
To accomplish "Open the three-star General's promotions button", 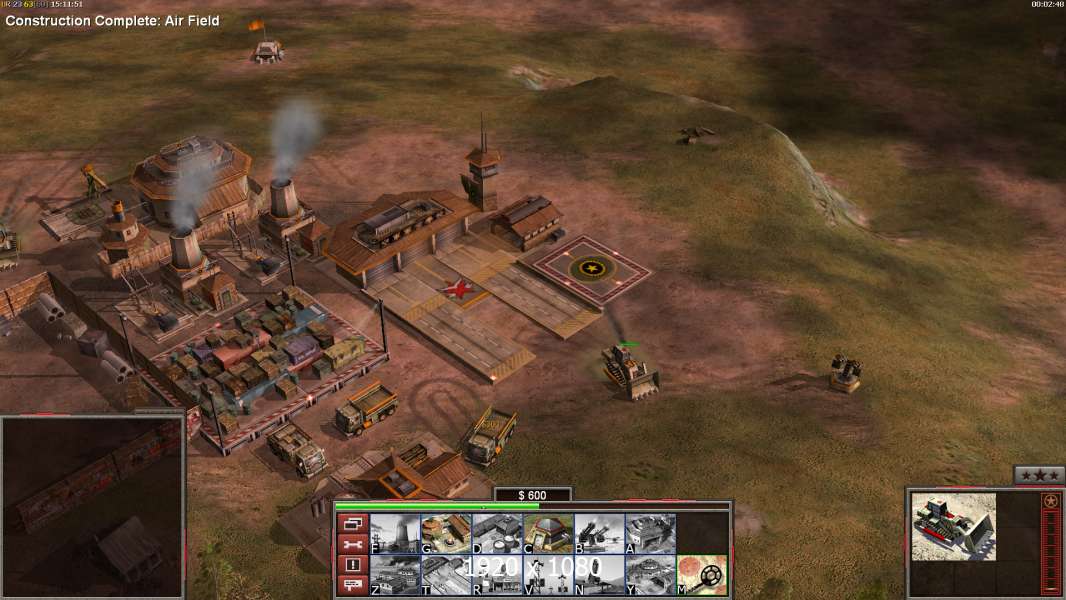I will [1039, 475].
